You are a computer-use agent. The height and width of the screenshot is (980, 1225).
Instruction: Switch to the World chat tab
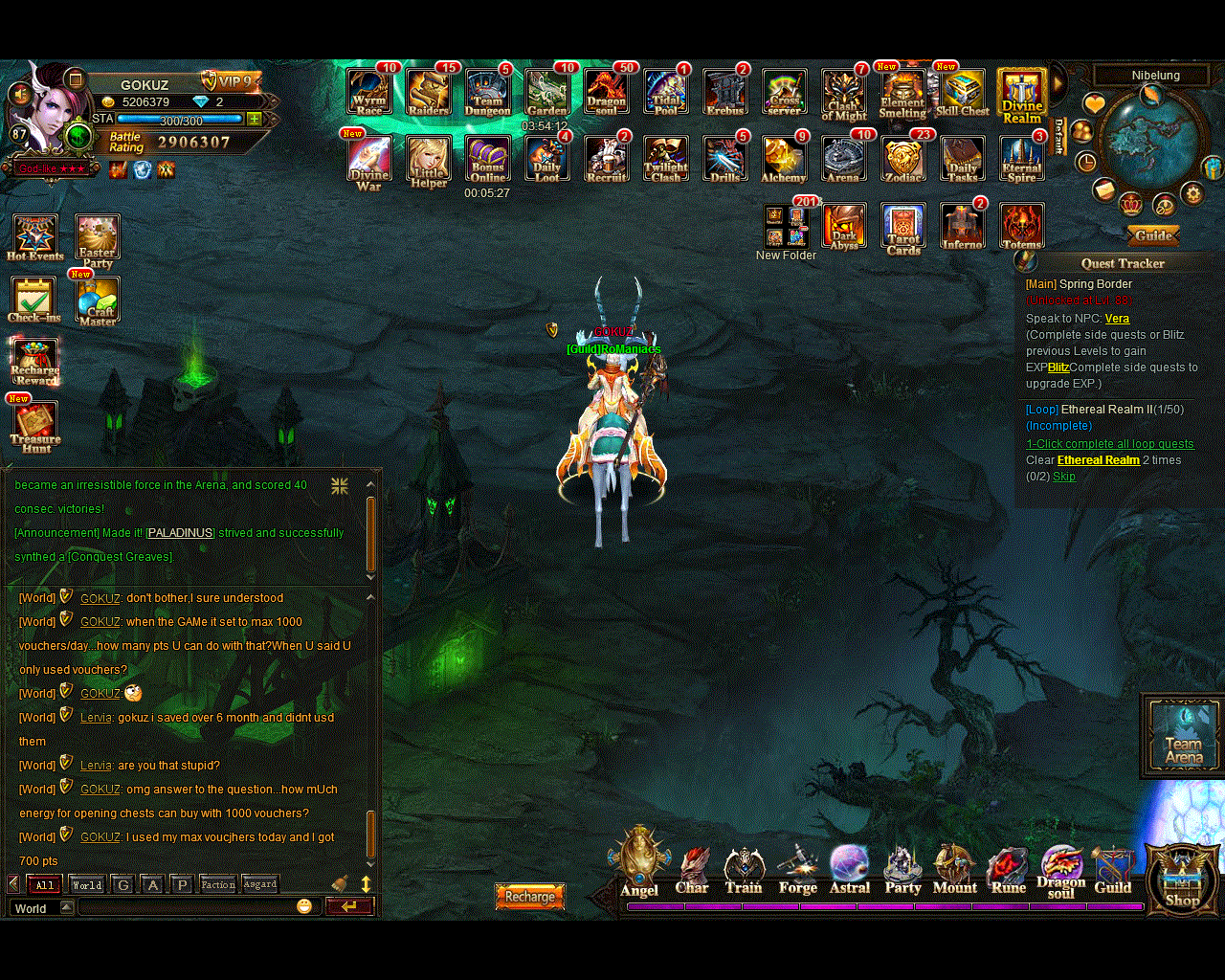pyautogui.click(x=87, y=884)
